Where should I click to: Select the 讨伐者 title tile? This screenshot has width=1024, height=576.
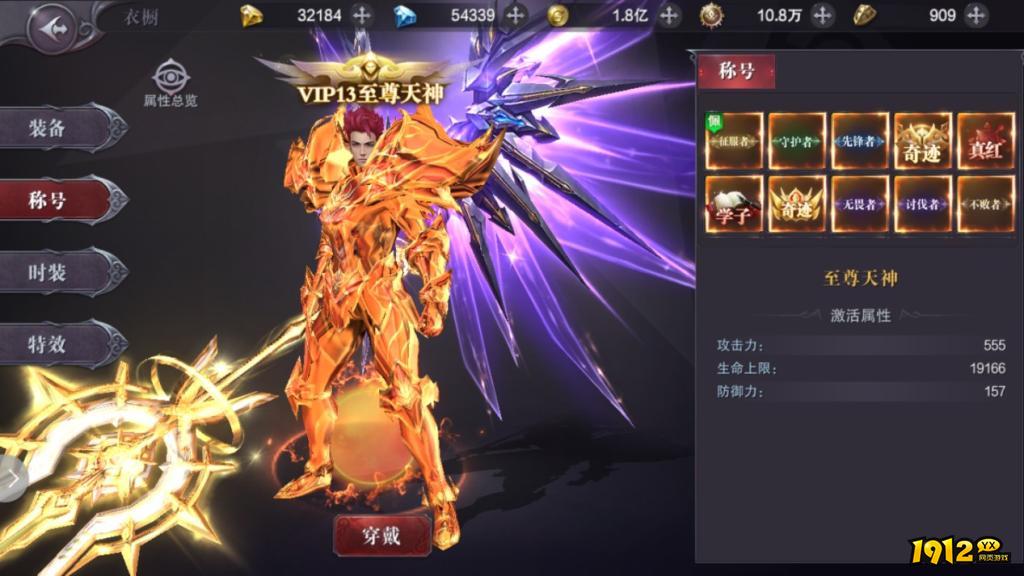coord(922,205)
